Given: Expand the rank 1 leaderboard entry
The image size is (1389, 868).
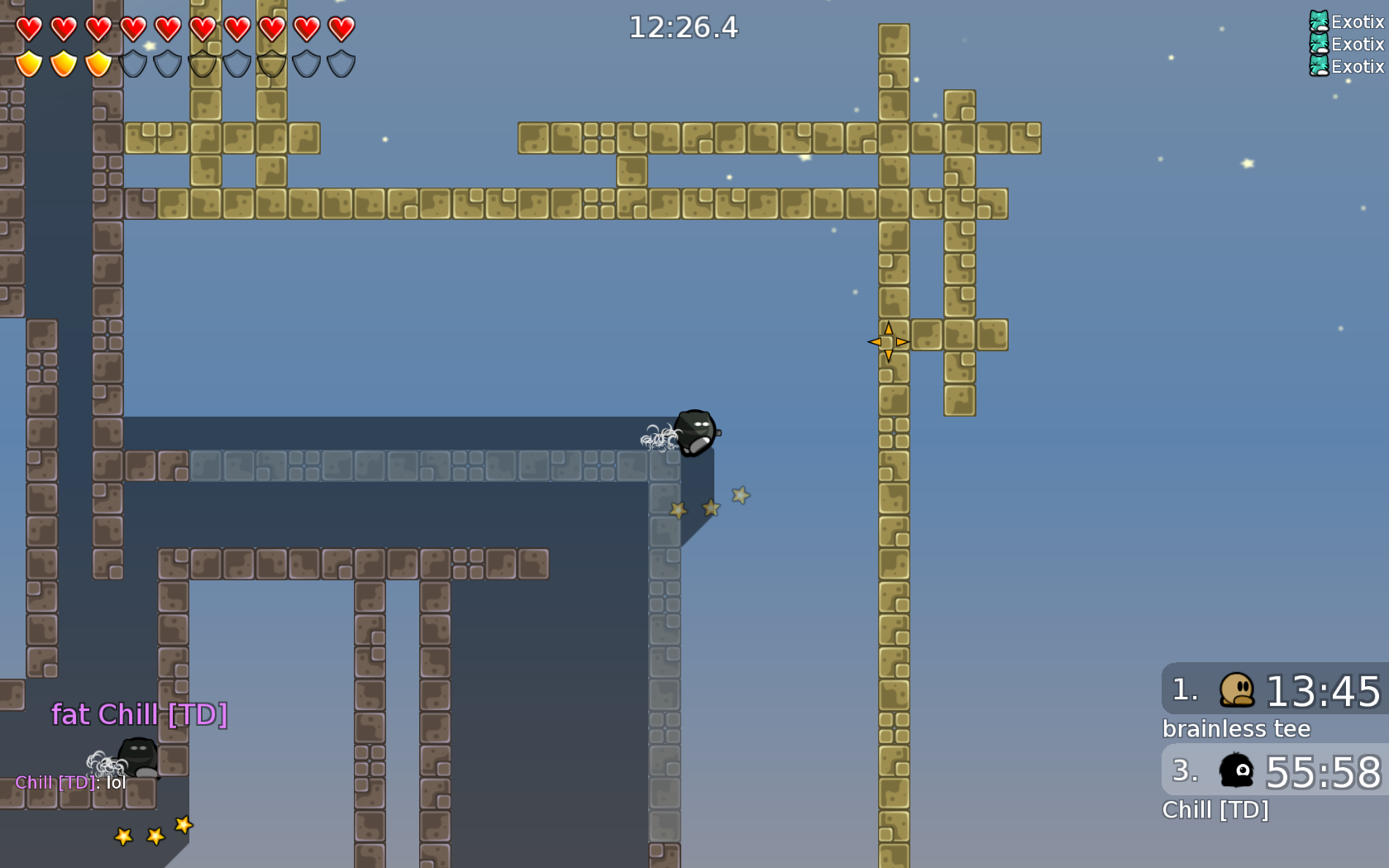Looking at the screenshot, I should pos(1273,690).
